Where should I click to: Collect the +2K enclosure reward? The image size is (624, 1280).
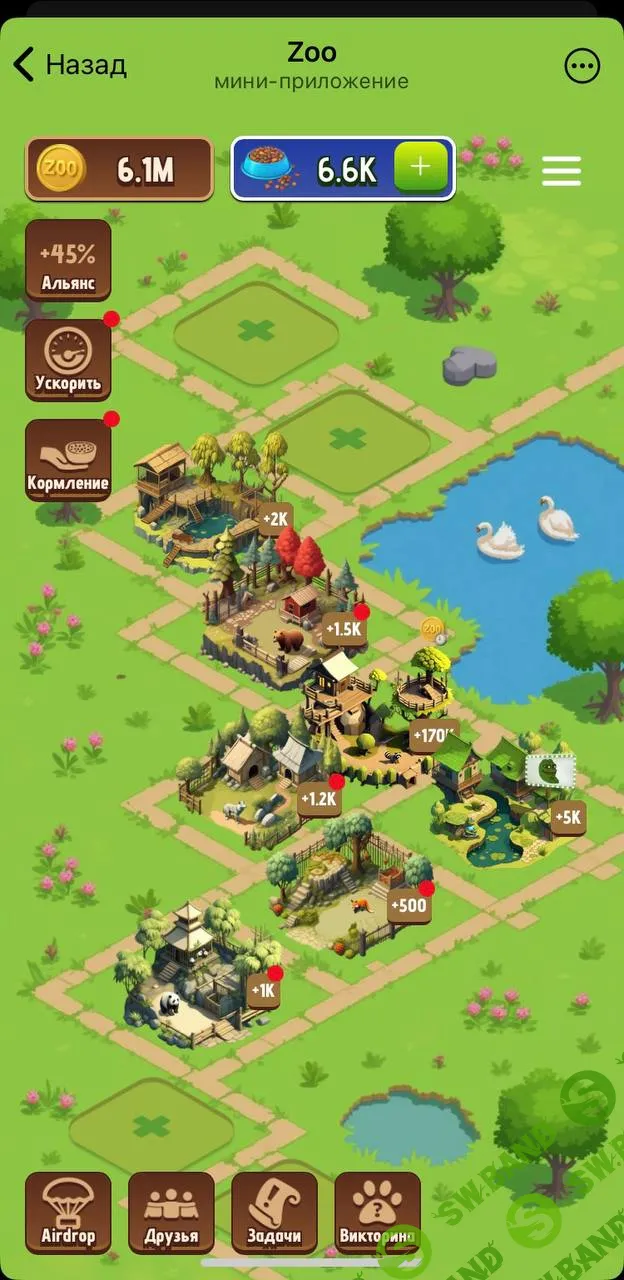click(x=275, y=519)
